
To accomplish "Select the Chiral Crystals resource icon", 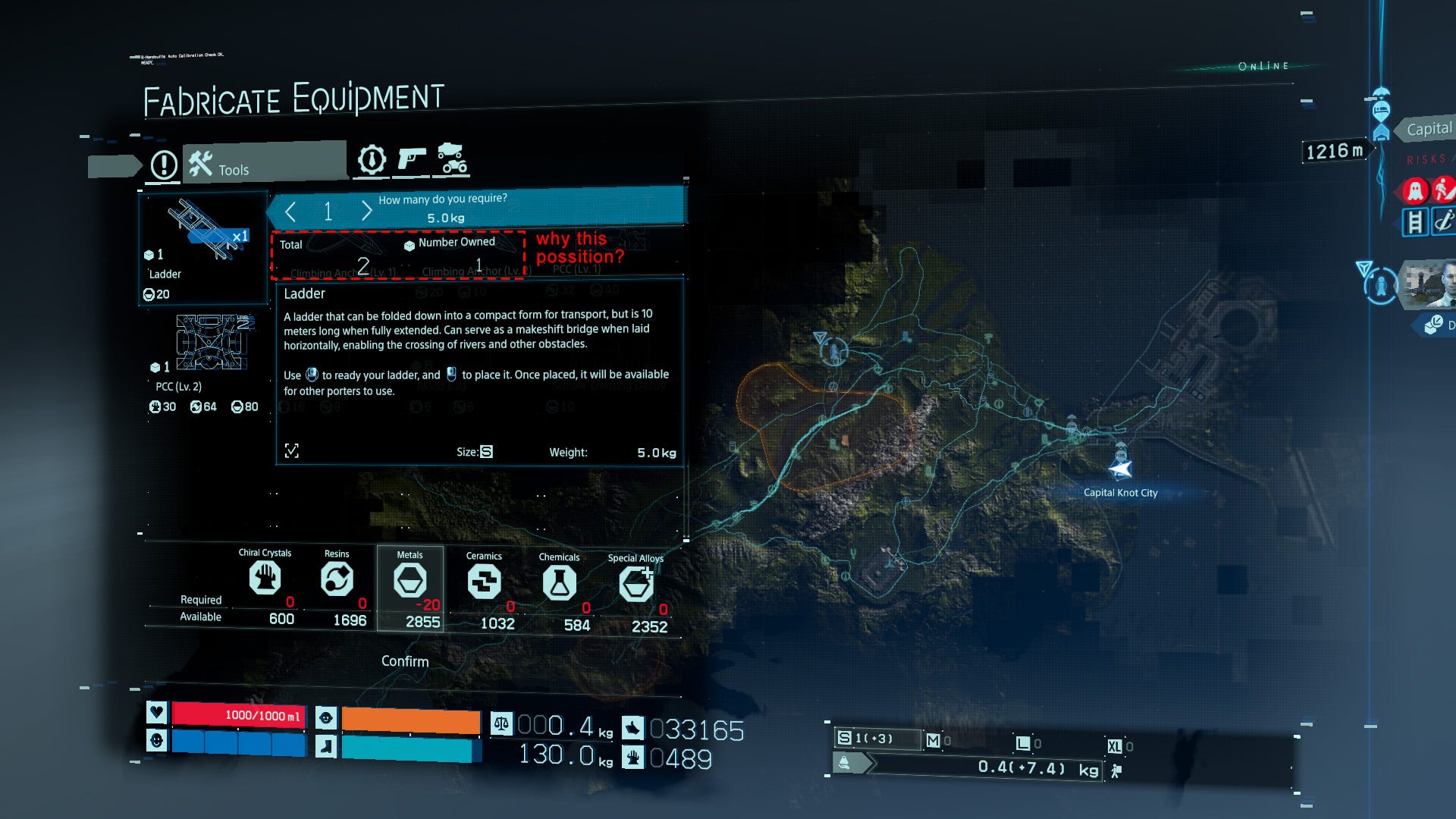I will point(265,579).
